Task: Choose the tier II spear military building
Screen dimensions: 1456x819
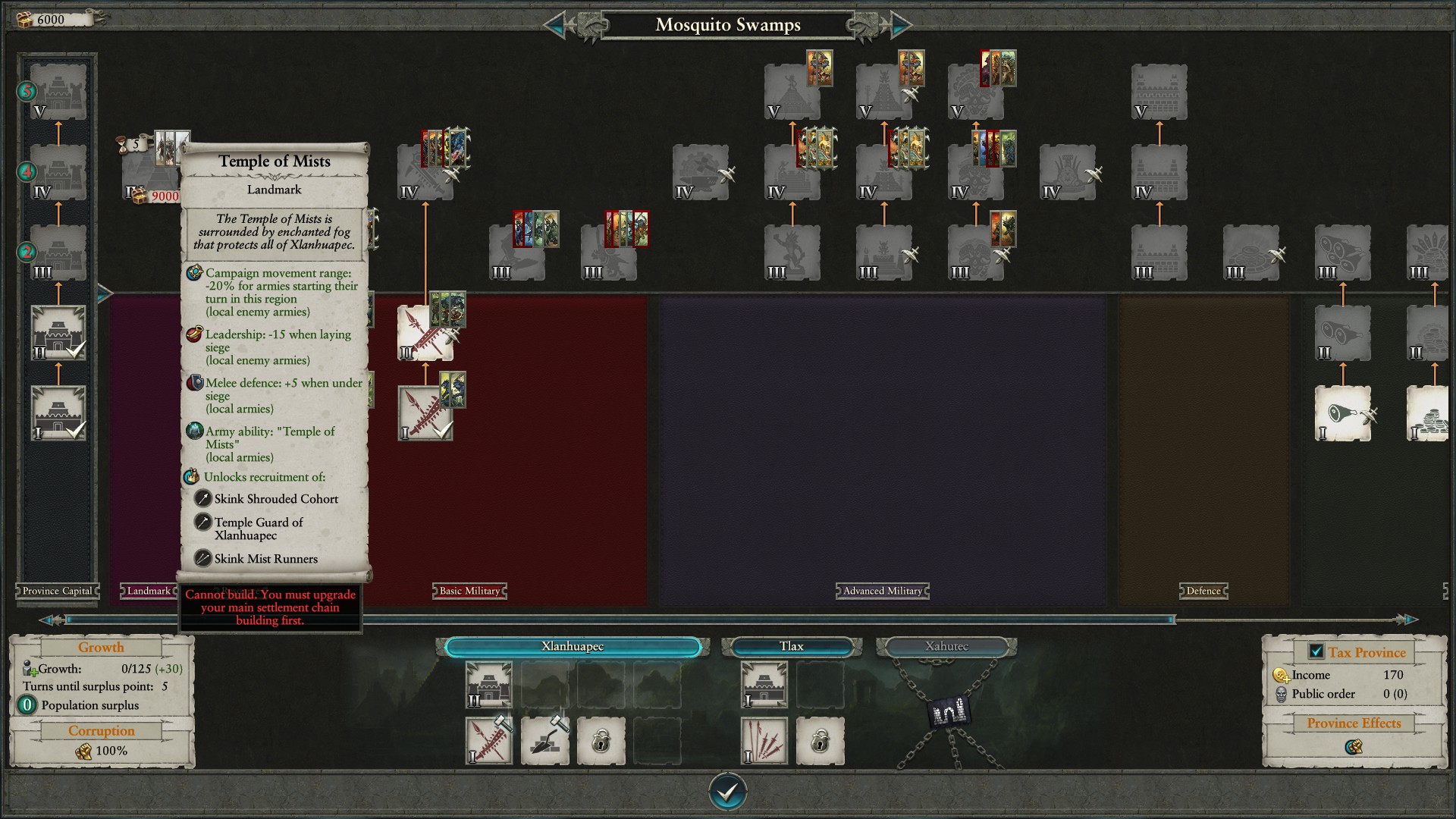Action: tap(425, 332)
